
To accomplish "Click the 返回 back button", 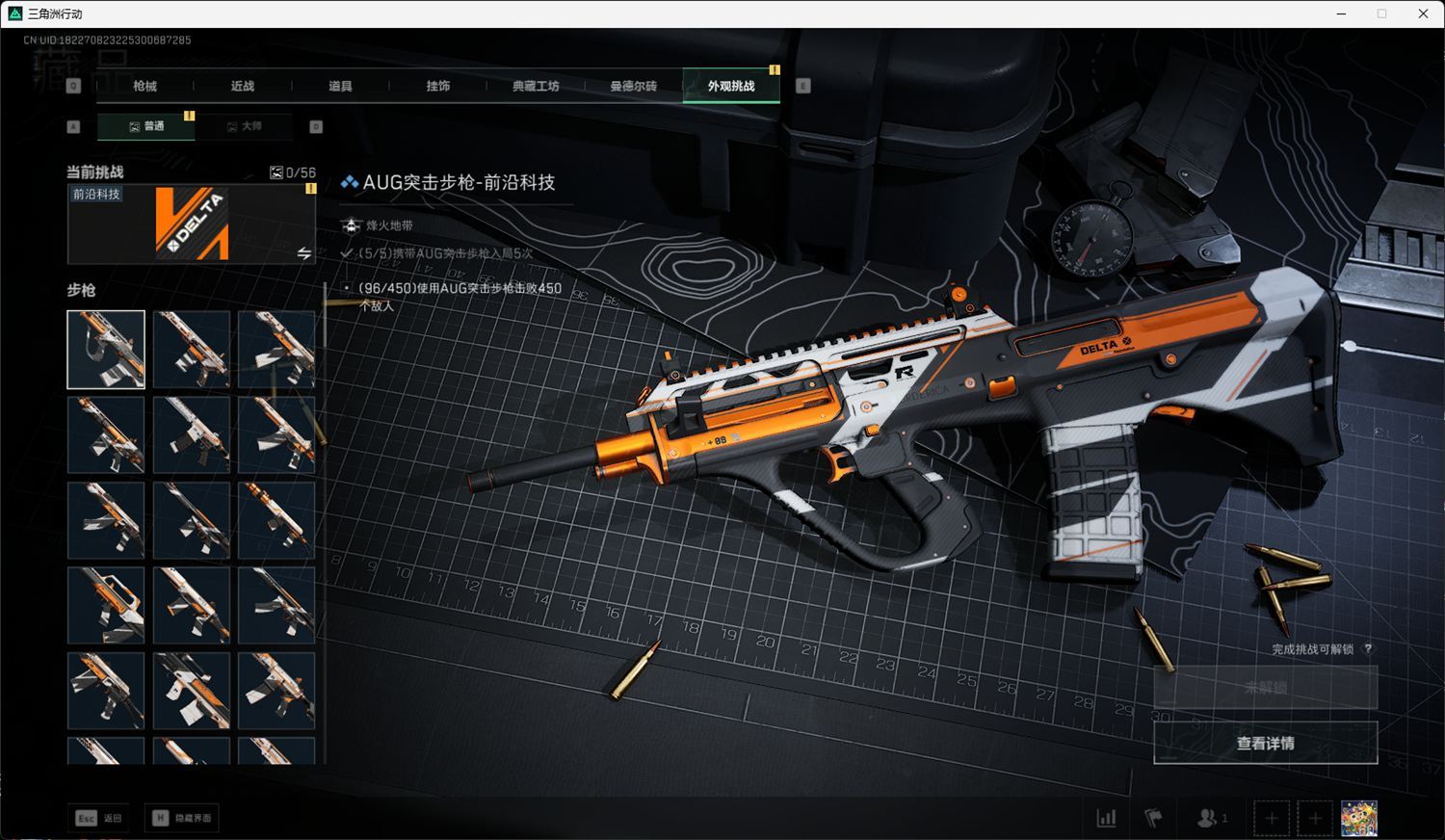I will pyautogui.click(x=100, y=818).
